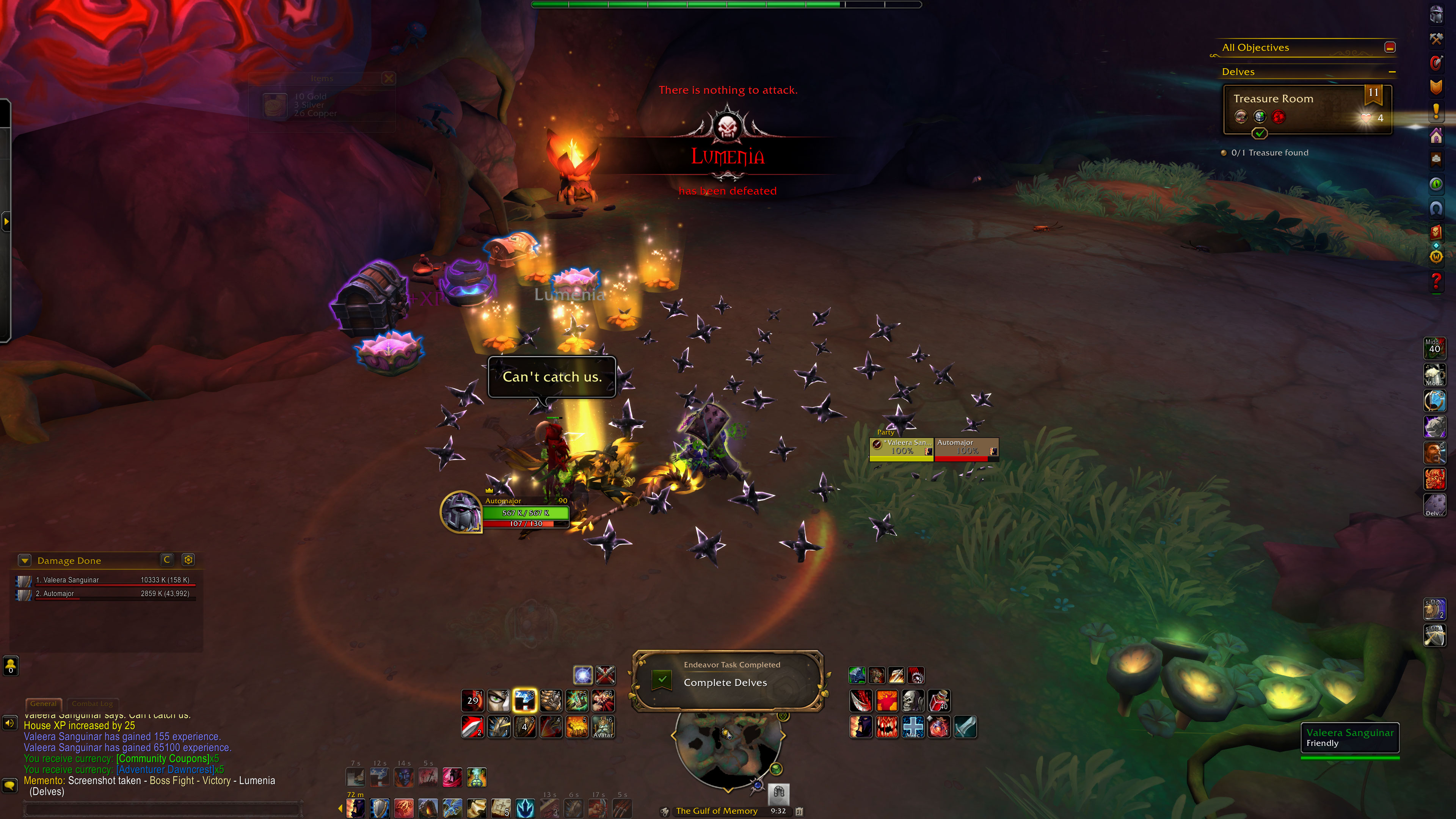The image size is (1456, 819).
Task: Open the calendar button beside the clock
Action: pyautogui.click(x=799, y=811)
